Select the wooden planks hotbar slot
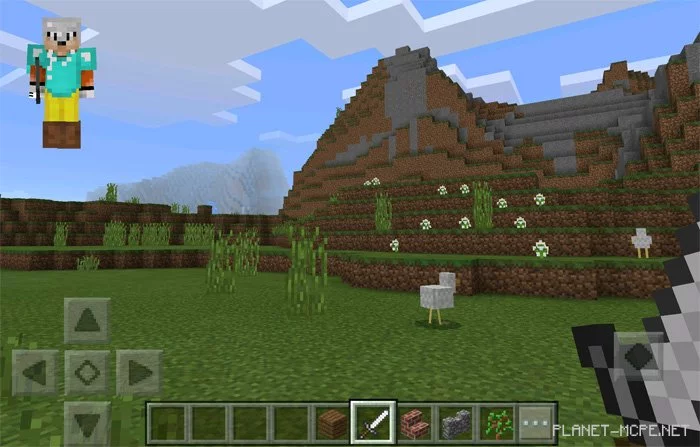Screen dimensions: 700x447 pyautogui.click(x=332, y=421)
